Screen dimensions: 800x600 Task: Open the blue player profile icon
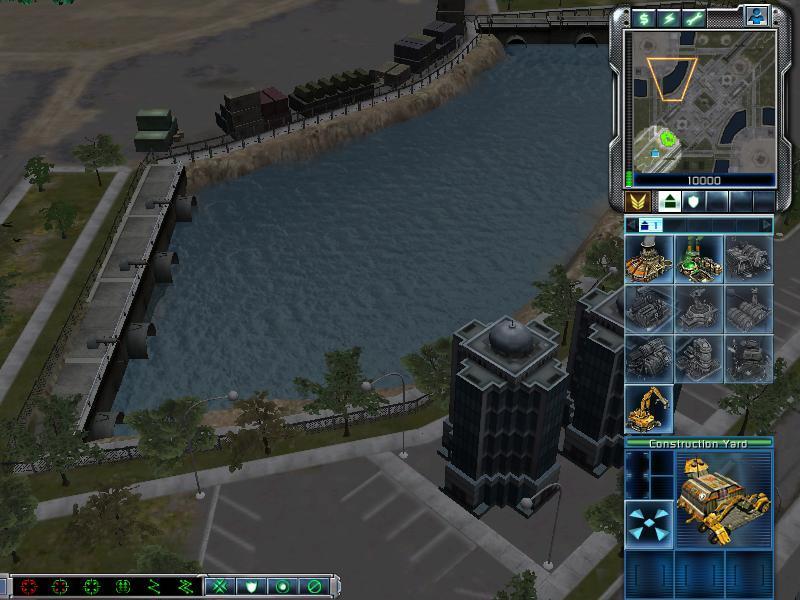(756, 17)
